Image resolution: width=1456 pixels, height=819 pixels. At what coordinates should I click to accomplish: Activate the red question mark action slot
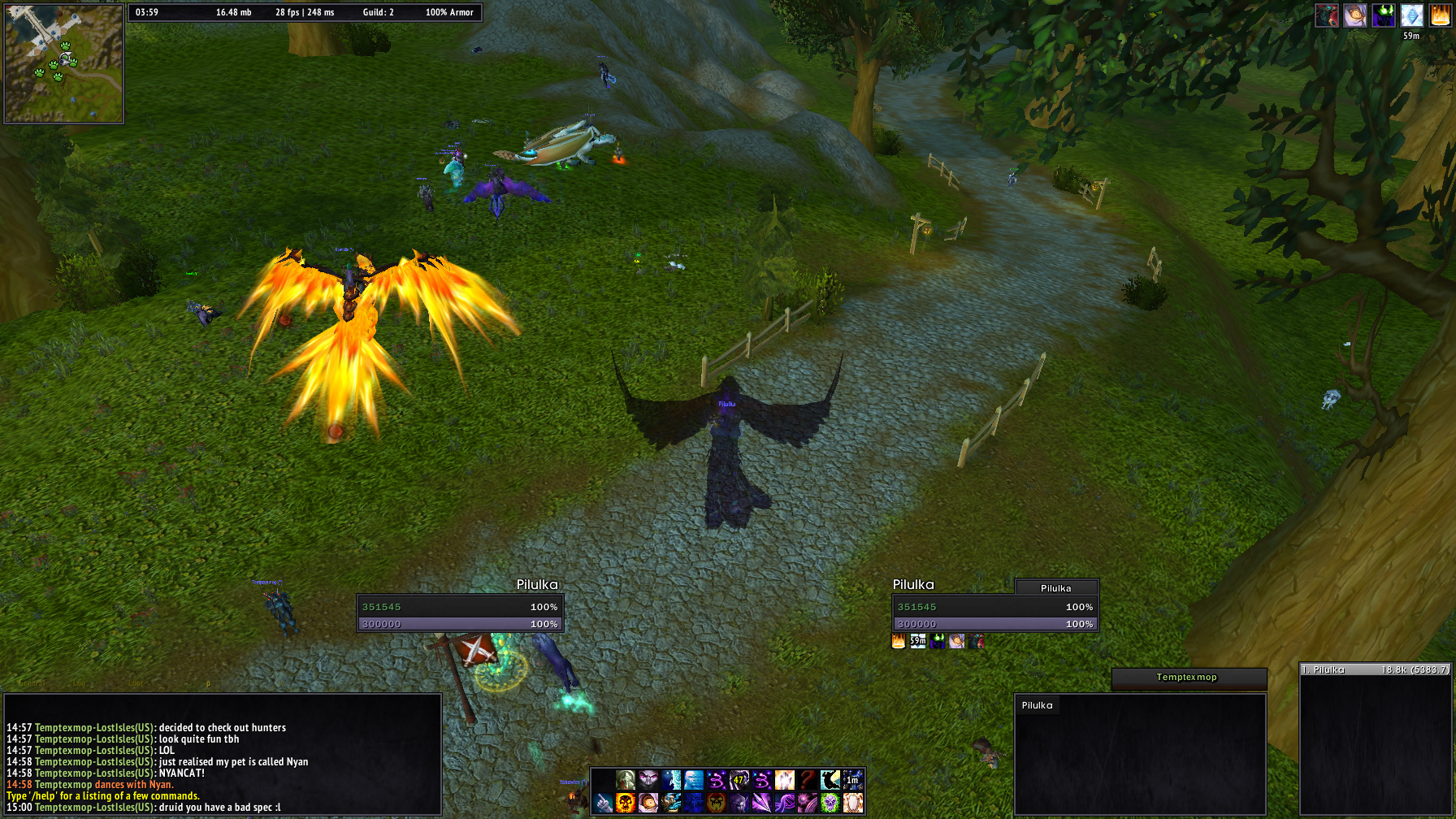(807, 781)
